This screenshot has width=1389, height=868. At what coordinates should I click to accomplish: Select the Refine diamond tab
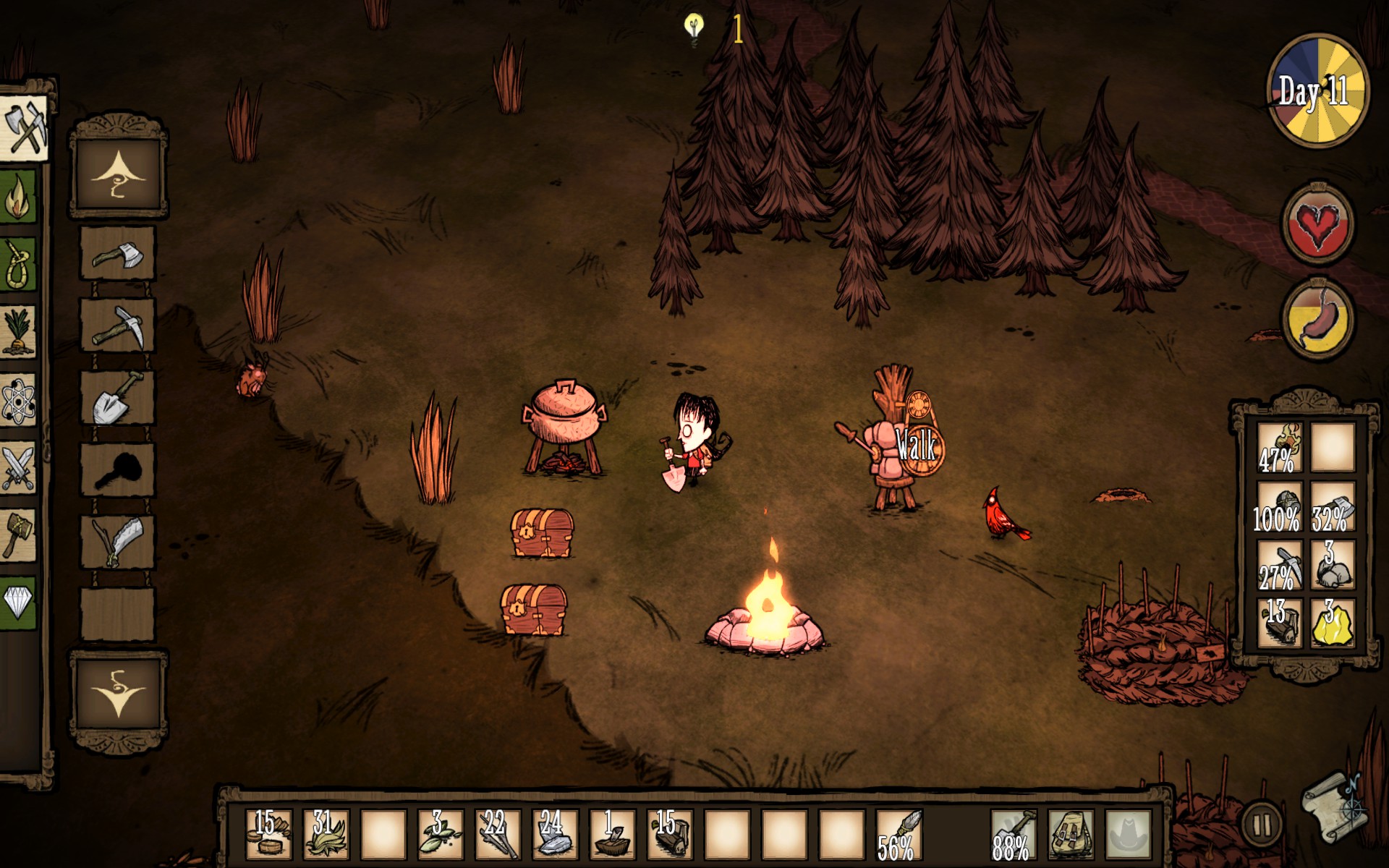[x=19, y=601]
